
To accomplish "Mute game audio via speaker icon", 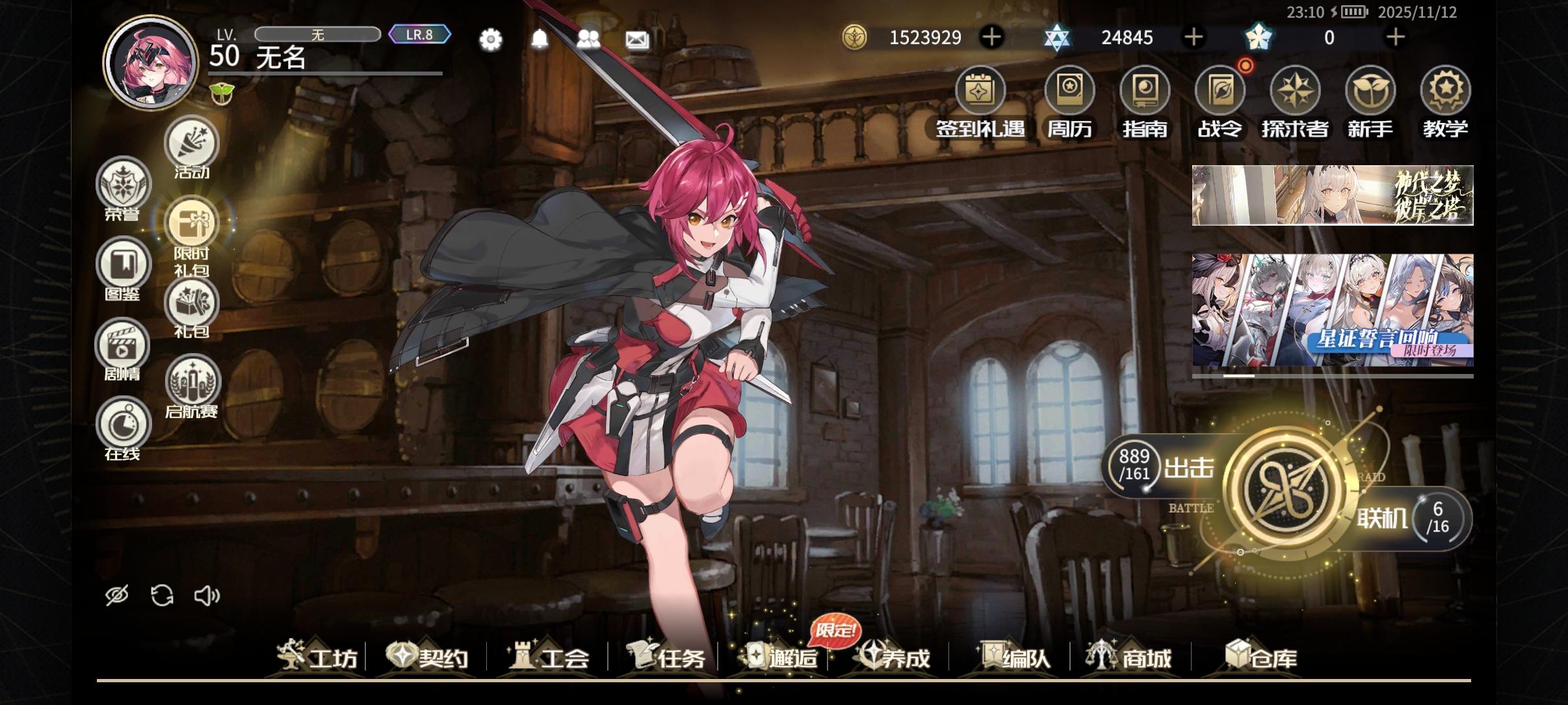I will point(207,594).
